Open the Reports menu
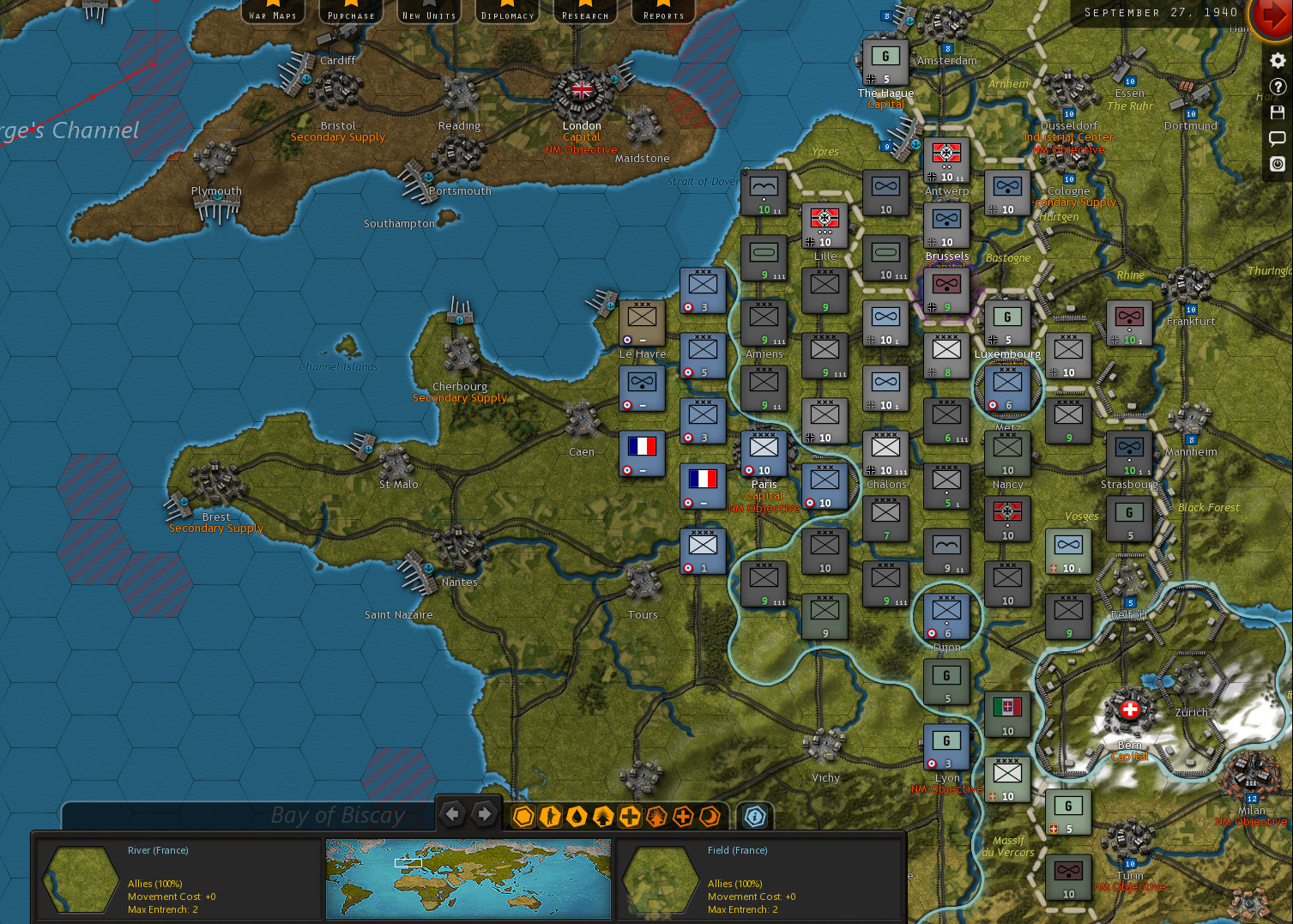 pyautogui.click(x=662, y=13)
